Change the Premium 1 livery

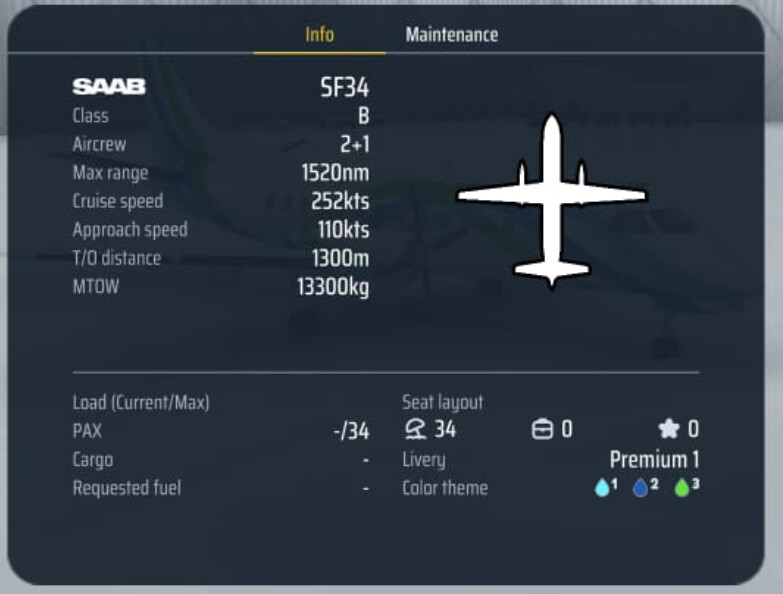[654, 460]
